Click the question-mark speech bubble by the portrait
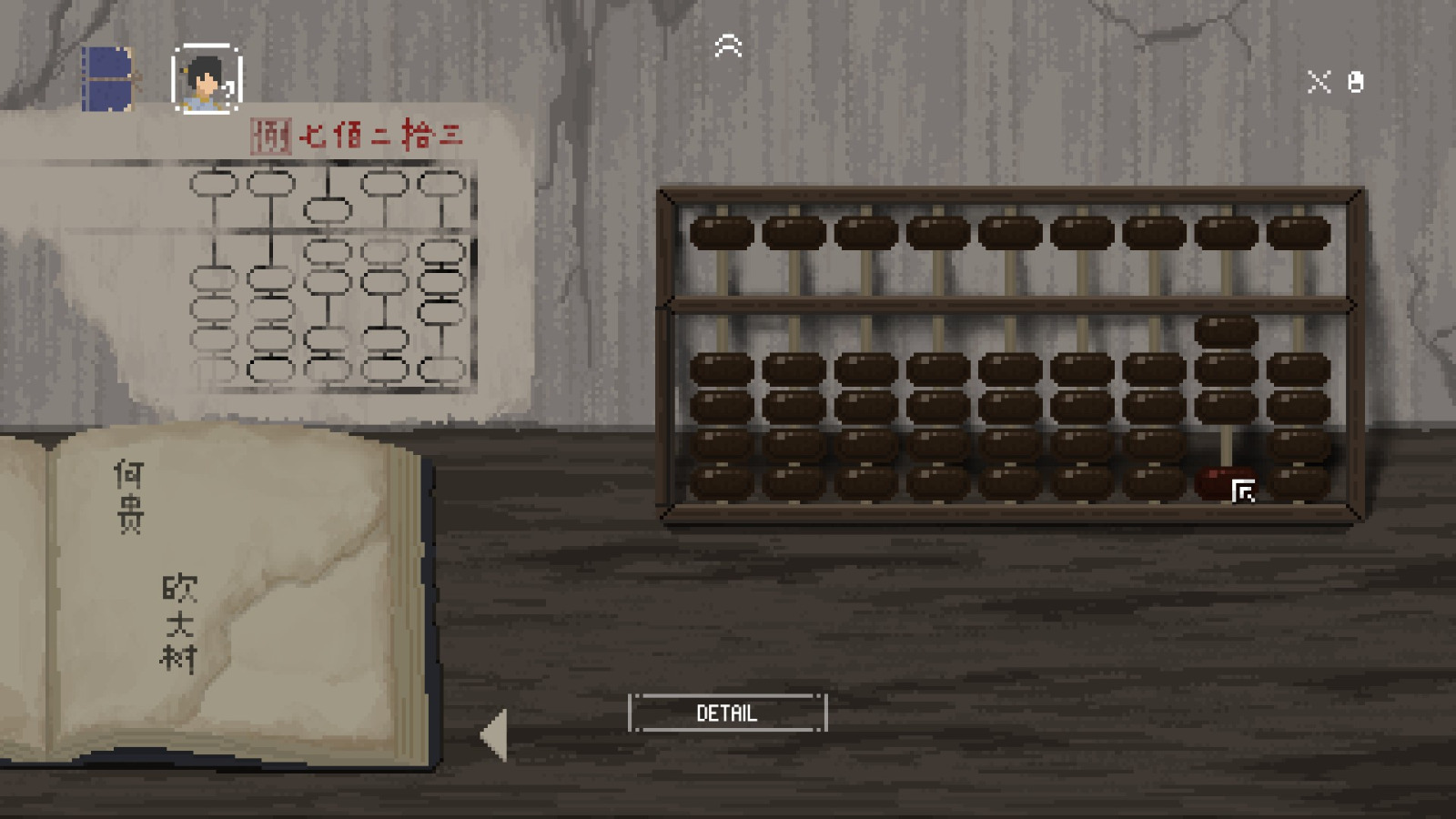This screenshot has height=819, width=1456. [228, 91]
